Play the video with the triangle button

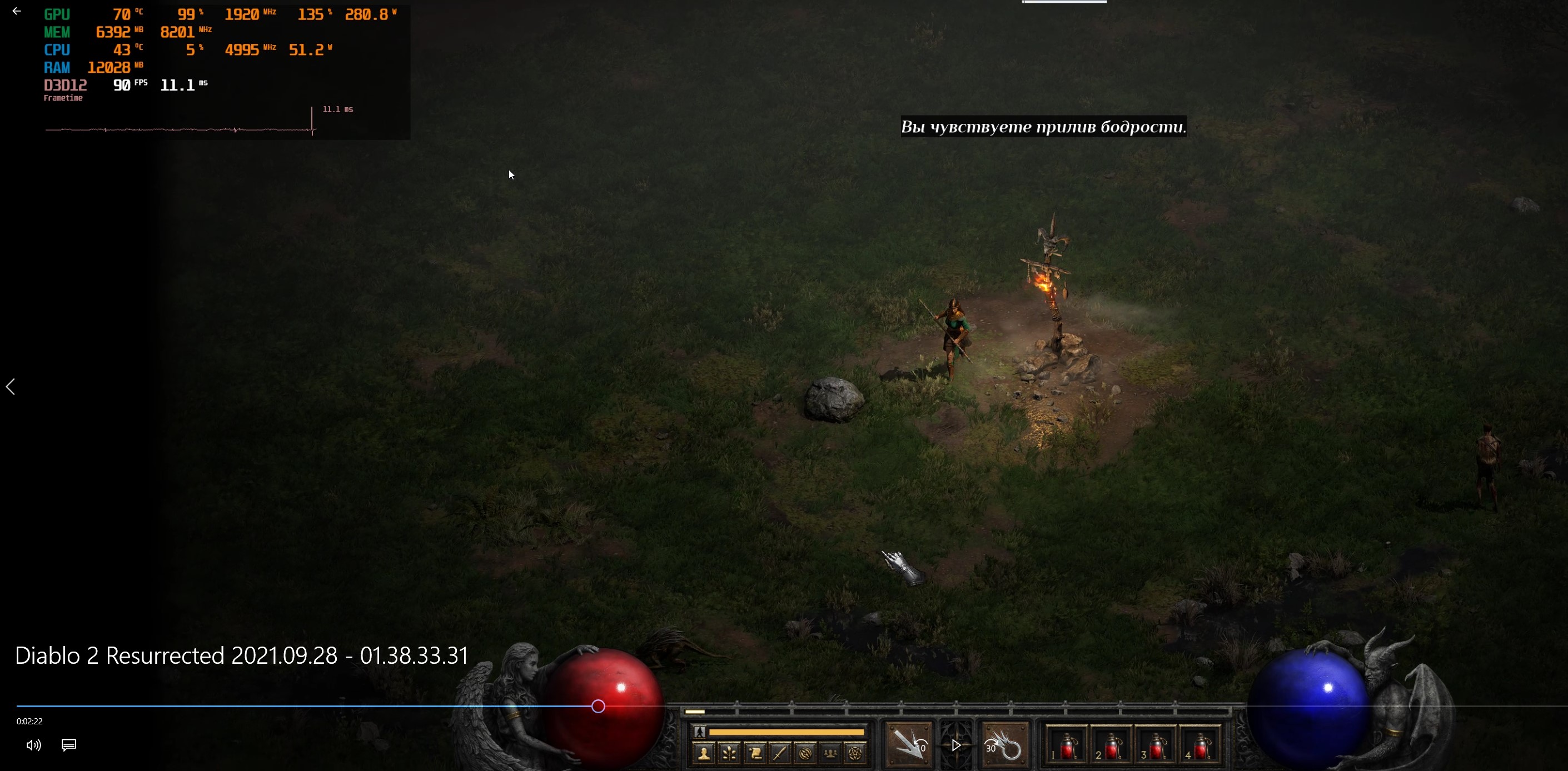[956, 745]
